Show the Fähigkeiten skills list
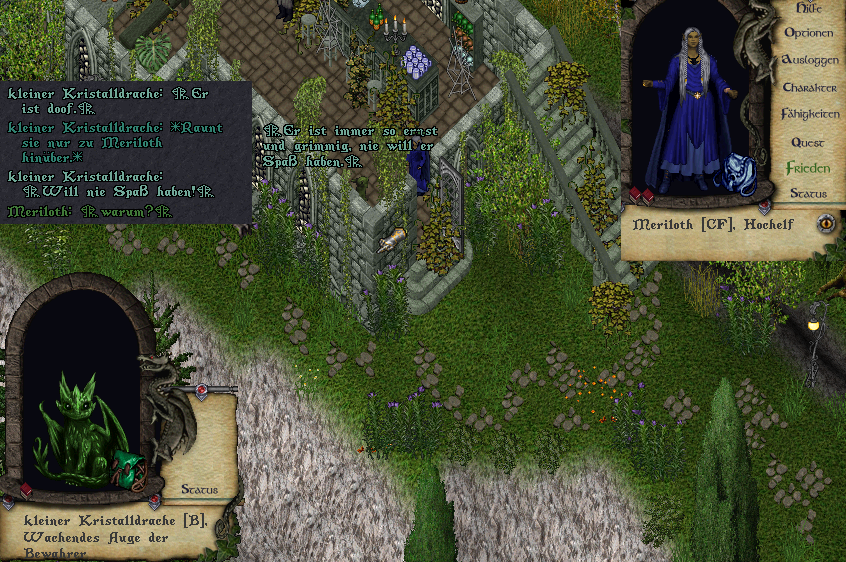The height and width of the screenshot is (562, 846). pos(809,114)
